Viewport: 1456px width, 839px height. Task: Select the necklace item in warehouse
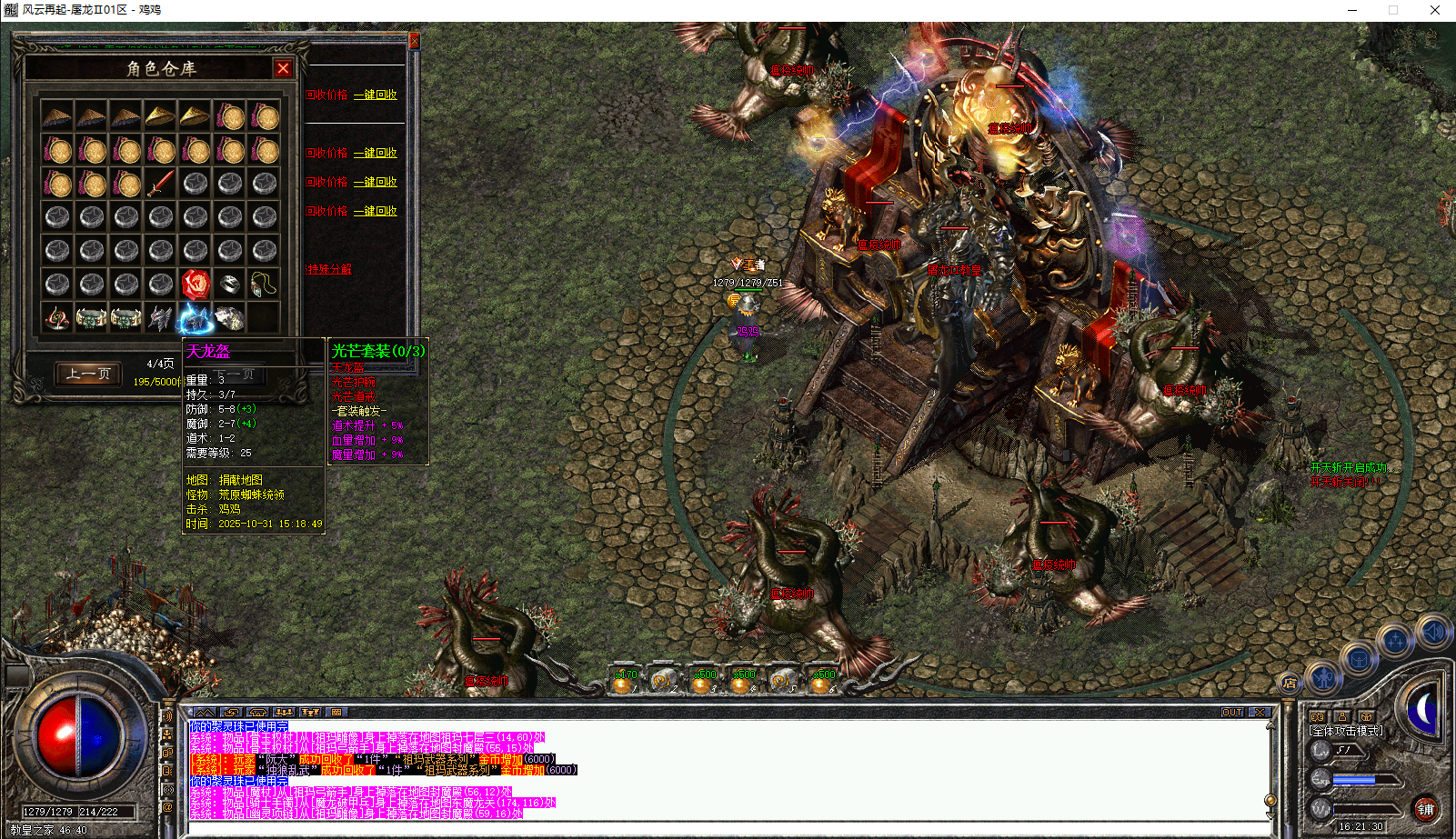click(264, 284)
